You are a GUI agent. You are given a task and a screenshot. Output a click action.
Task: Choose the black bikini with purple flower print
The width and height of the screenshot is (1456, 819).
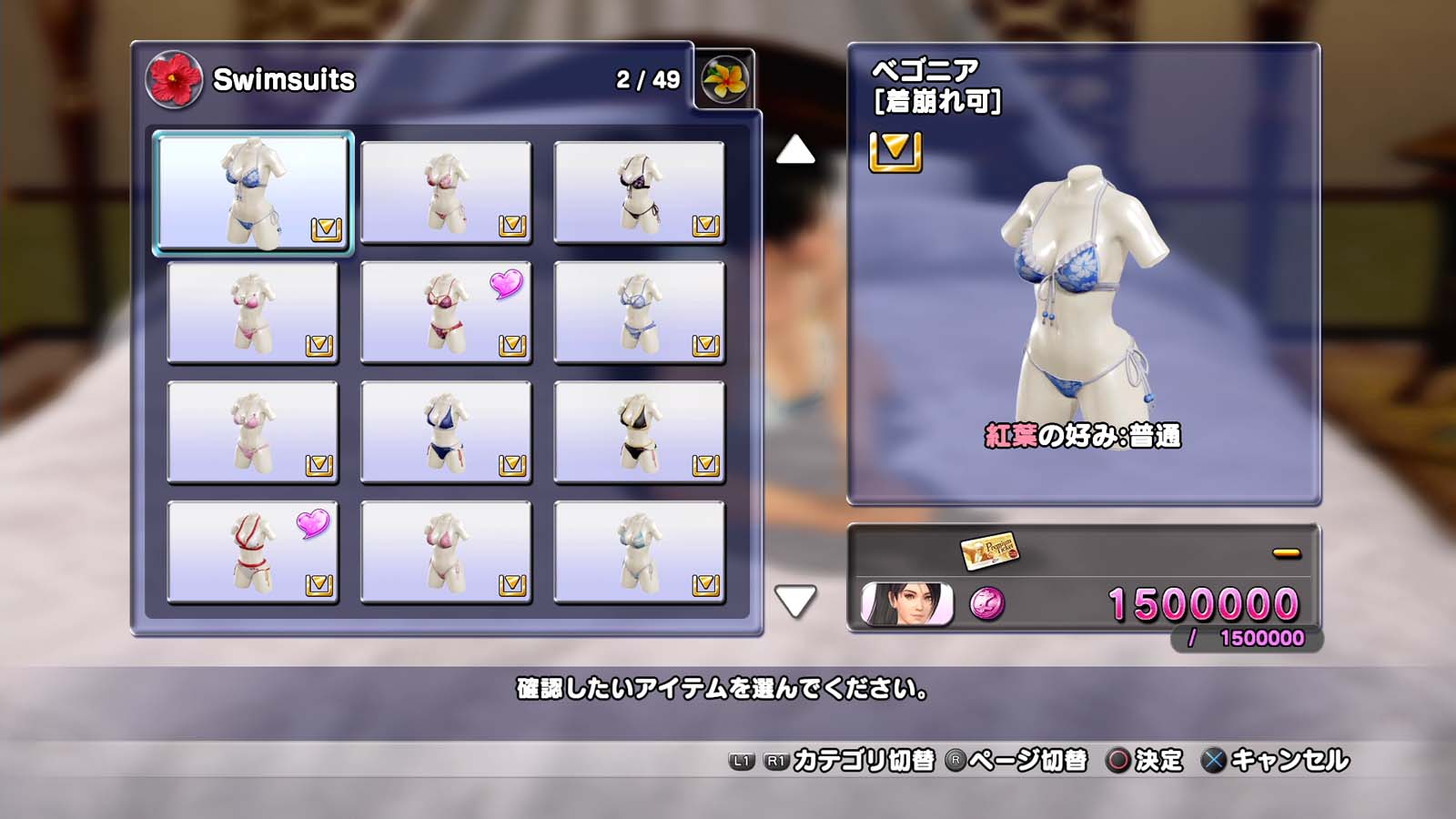click(639, 192)
